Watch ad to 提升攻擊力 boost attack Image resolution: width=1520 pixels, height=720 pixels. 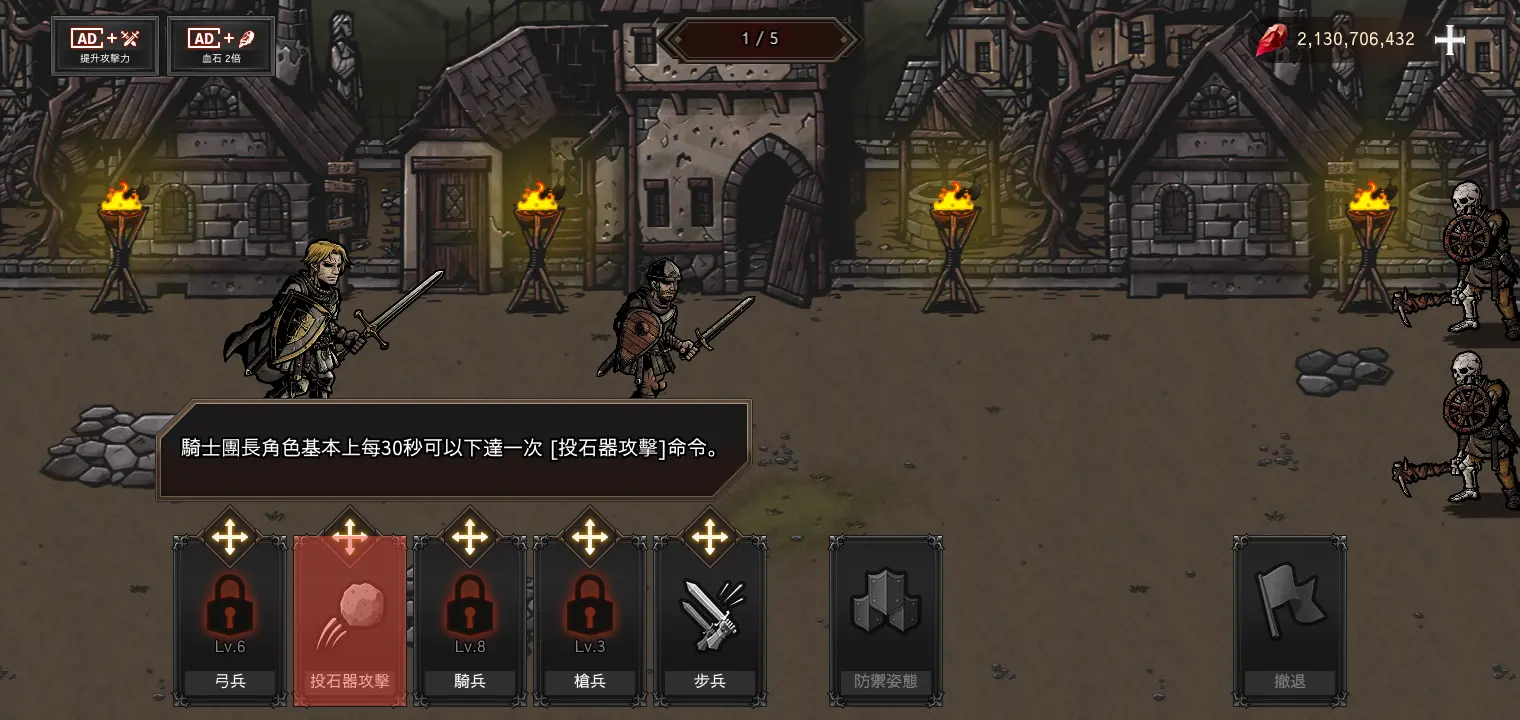tap(104, 45)
